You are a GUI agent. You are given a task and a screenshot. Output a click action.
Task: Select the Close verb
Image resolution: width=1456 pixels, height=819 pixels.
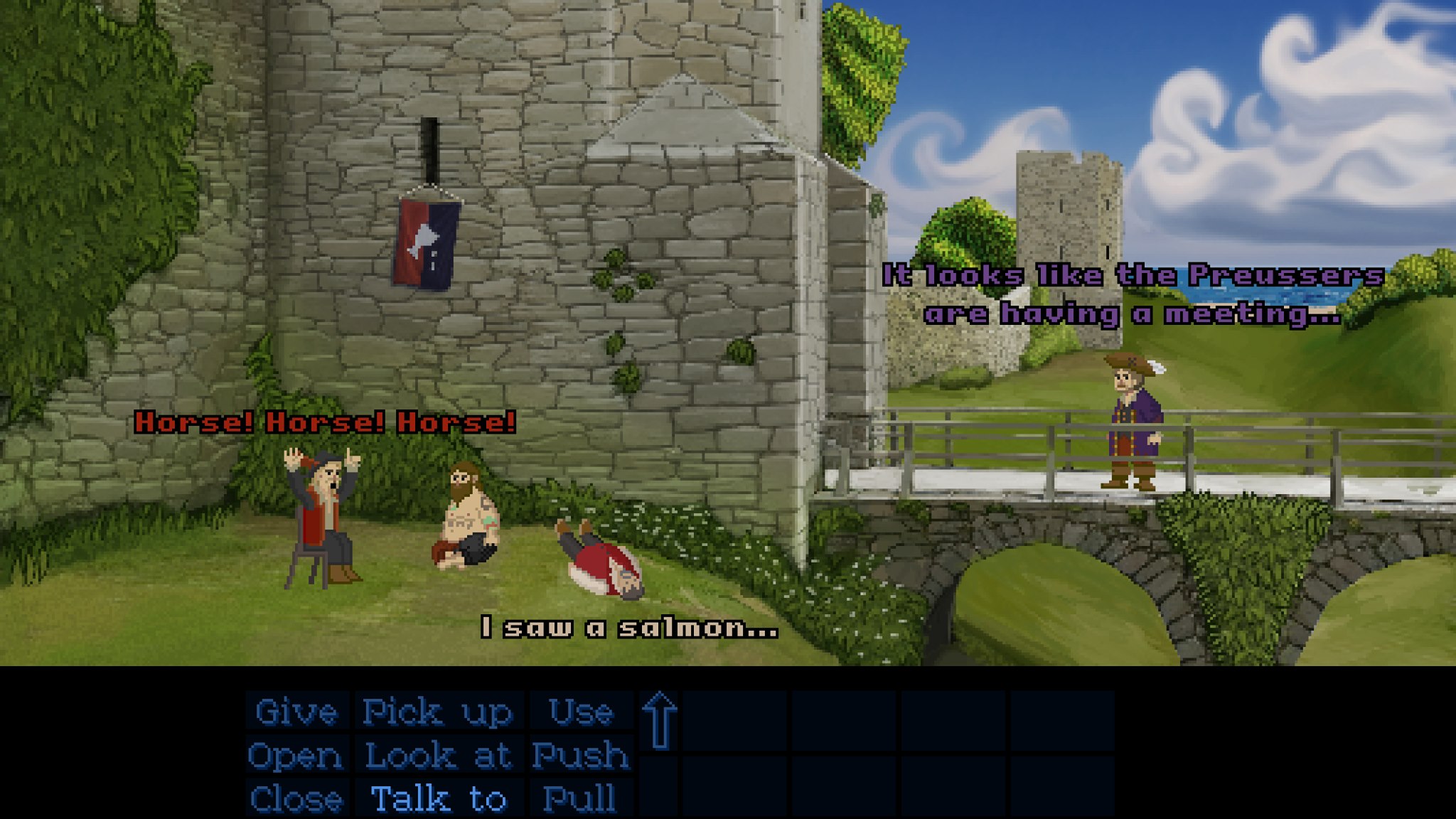click(296, 798)
